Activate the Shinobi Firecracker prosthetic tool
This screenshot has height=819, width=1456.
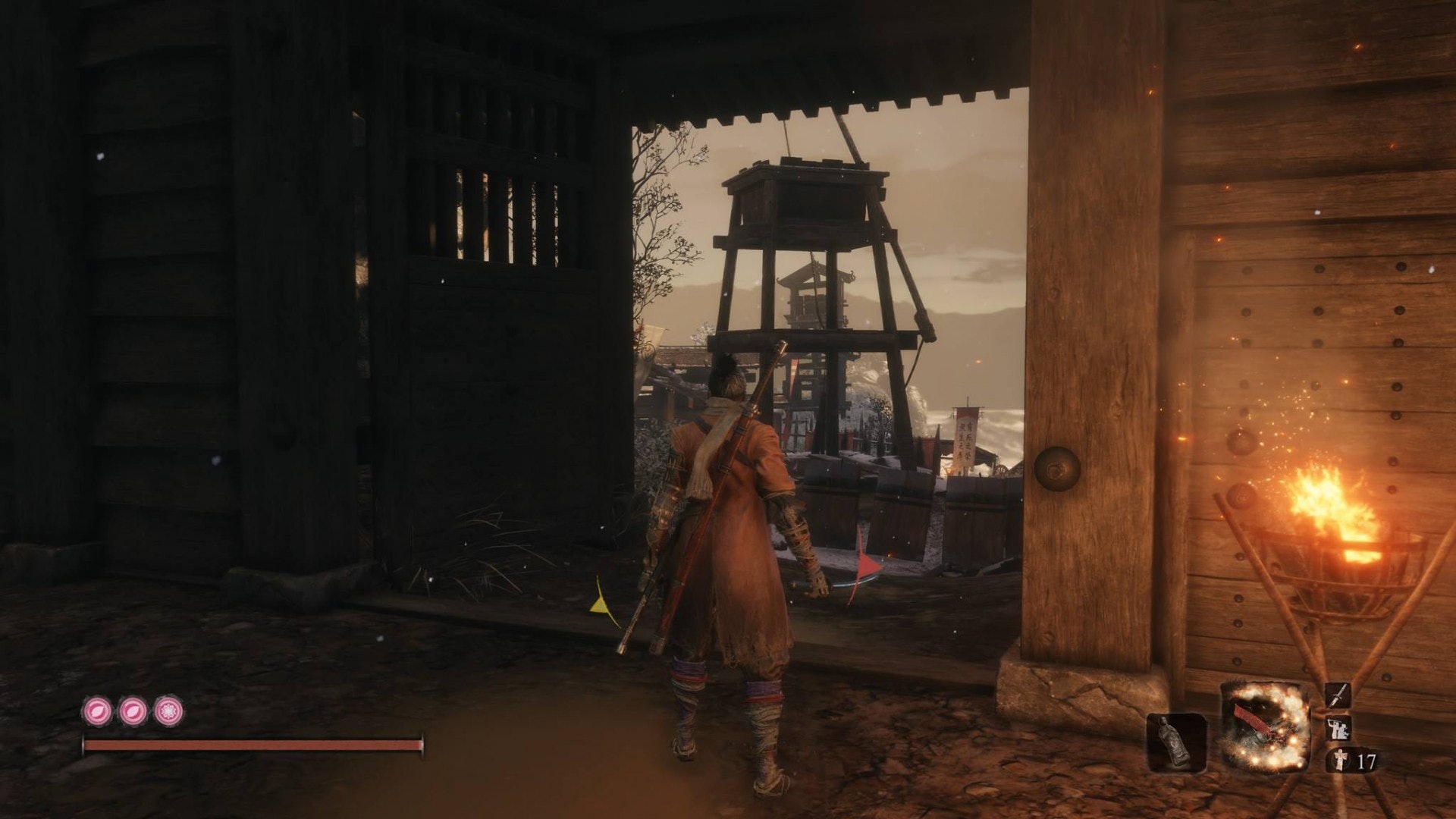pos(1266,726)
